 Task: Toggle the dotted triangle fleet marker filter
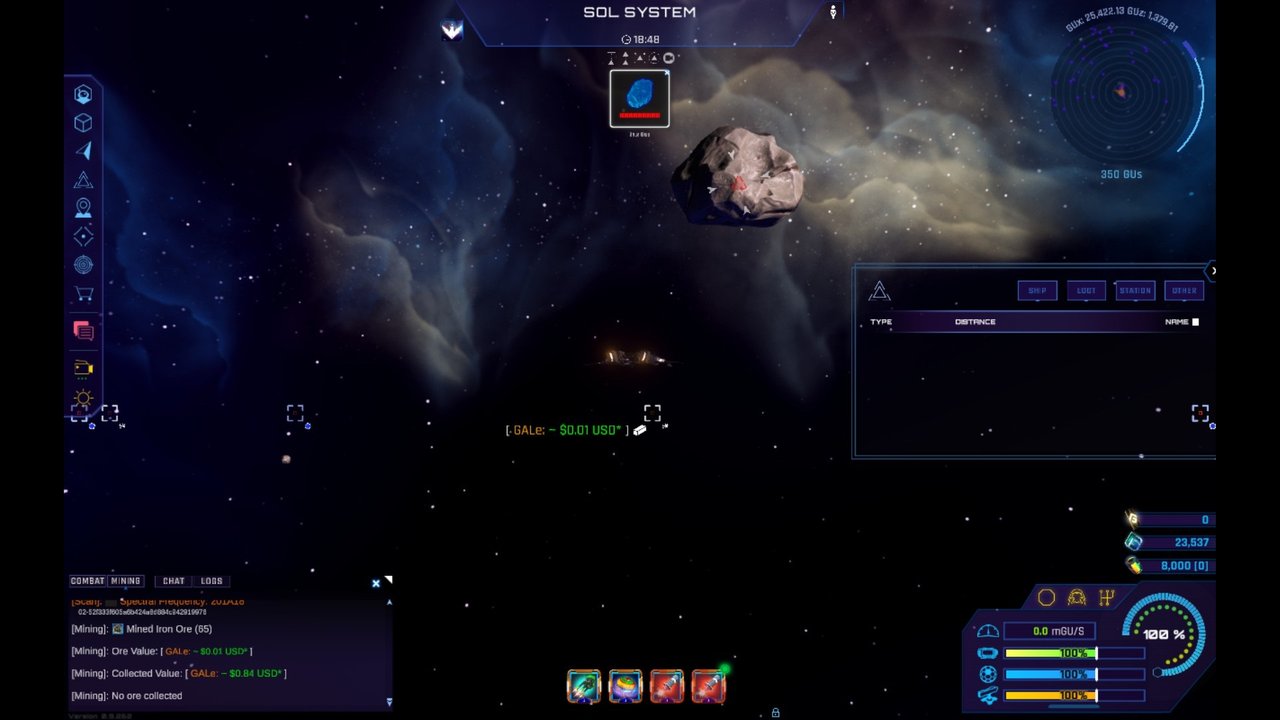(x=640, y=58)
